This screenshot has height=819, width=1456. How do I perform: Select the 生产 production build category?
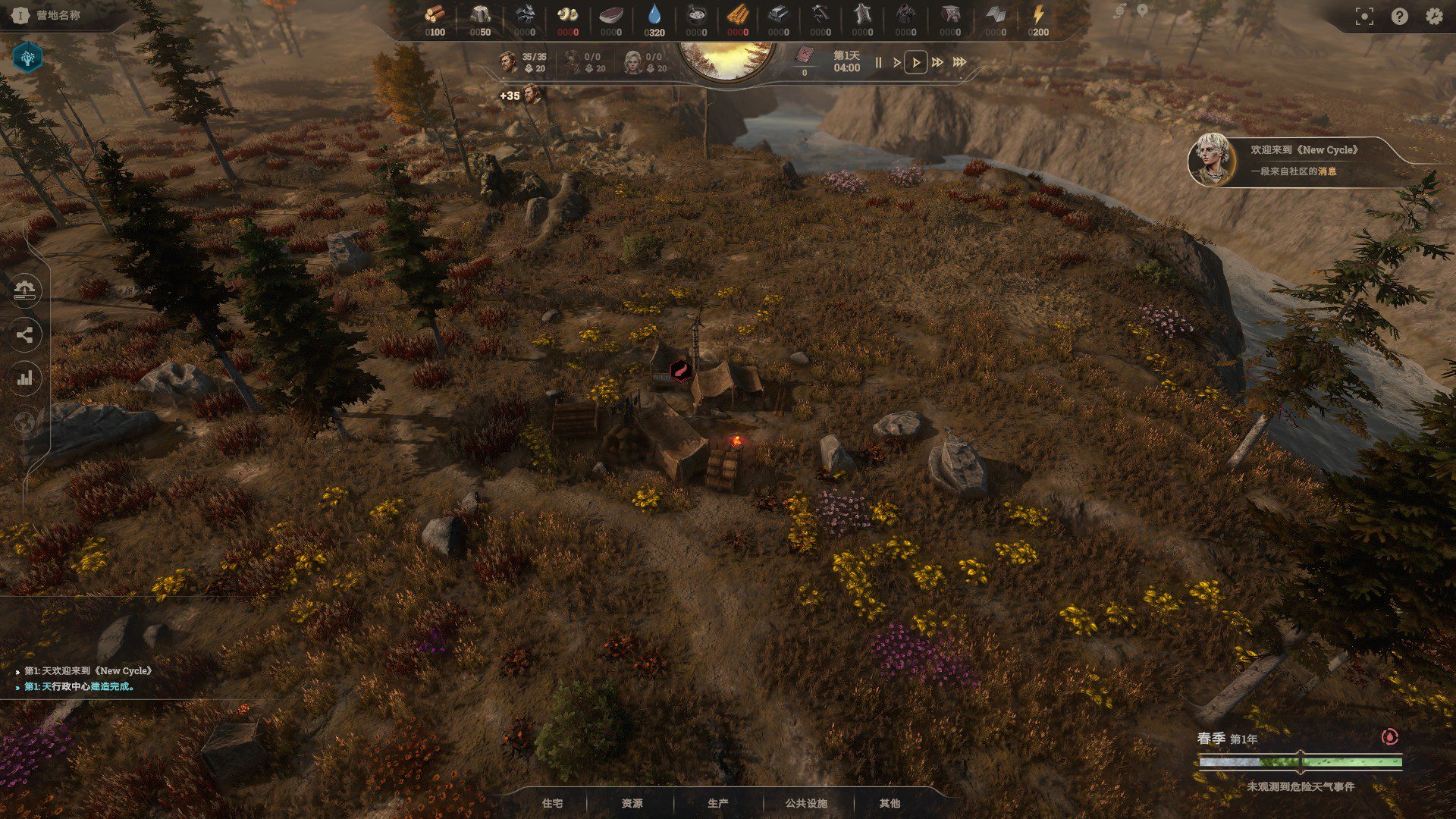717,803
